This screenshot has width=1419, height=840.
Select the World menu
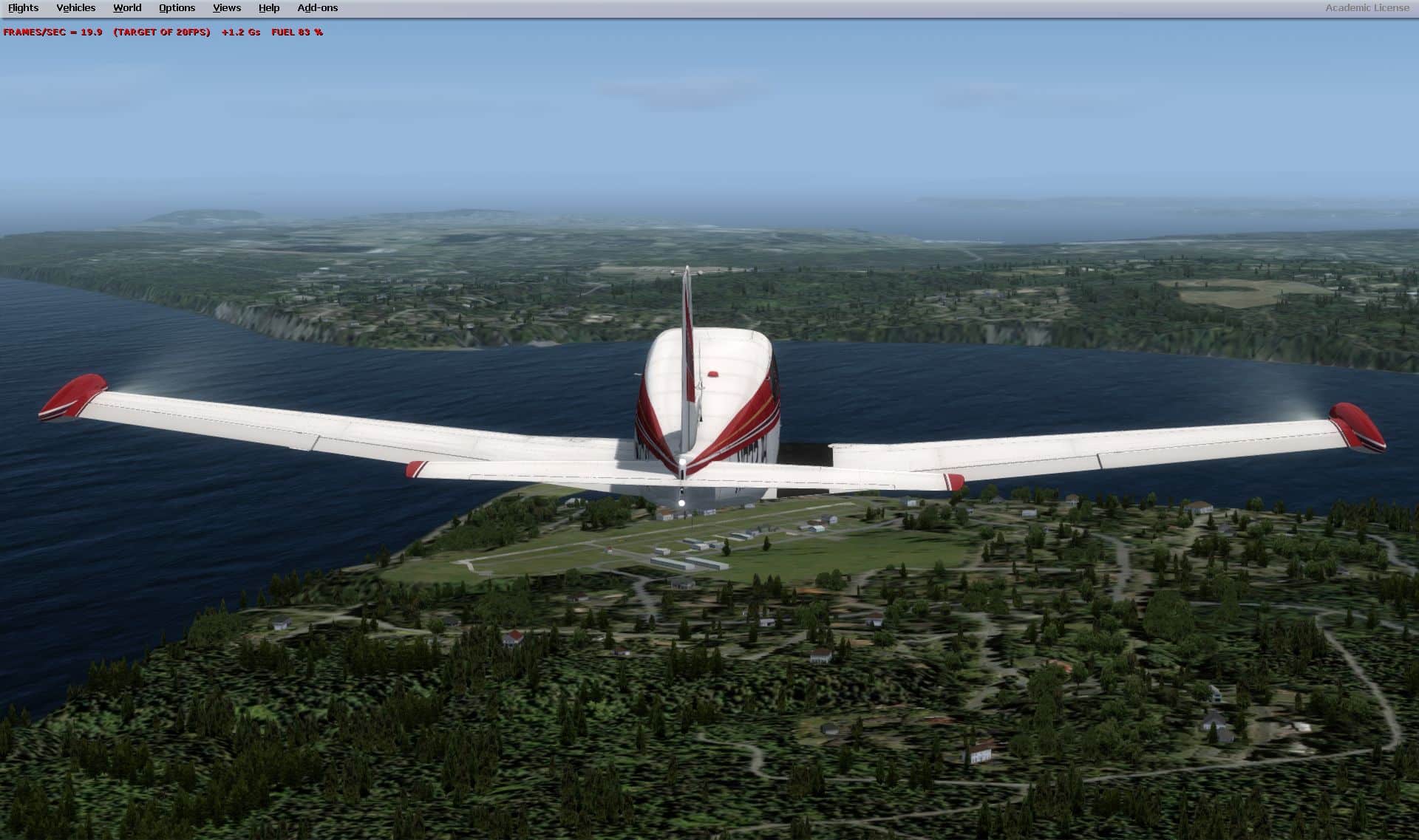[x=127, y=8]
